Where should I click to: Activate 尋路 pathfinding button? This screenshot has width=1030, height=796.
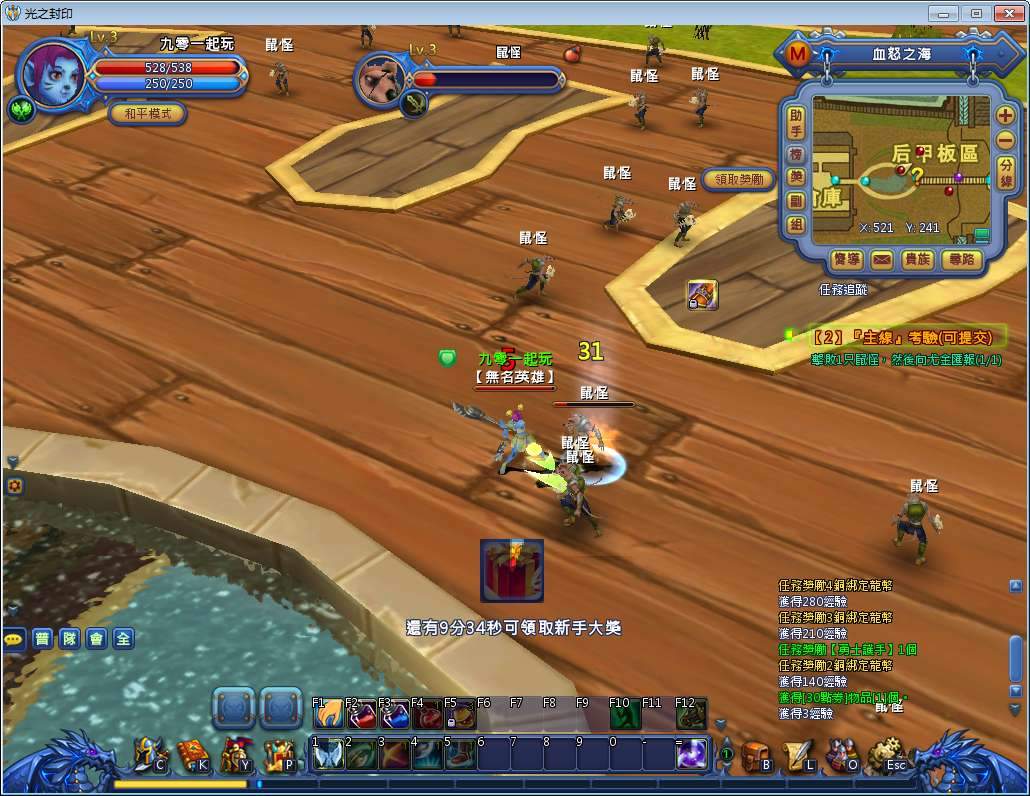click(x=961, y=260)
